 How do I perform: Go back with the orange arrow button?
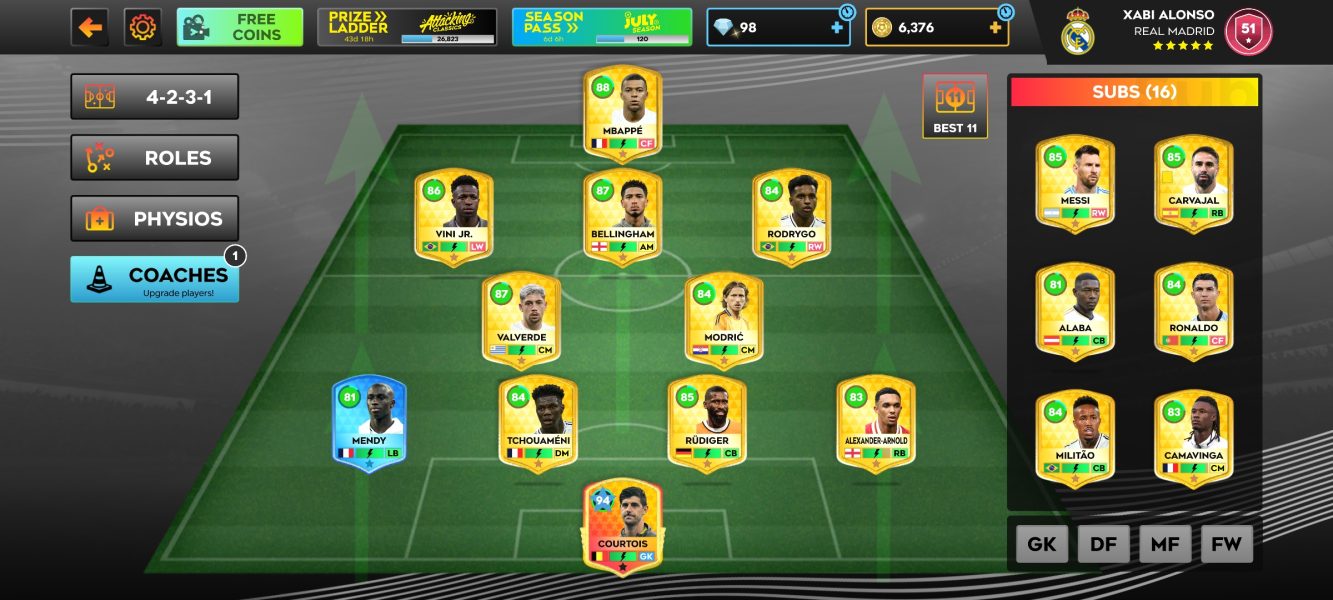click(90, 27)
